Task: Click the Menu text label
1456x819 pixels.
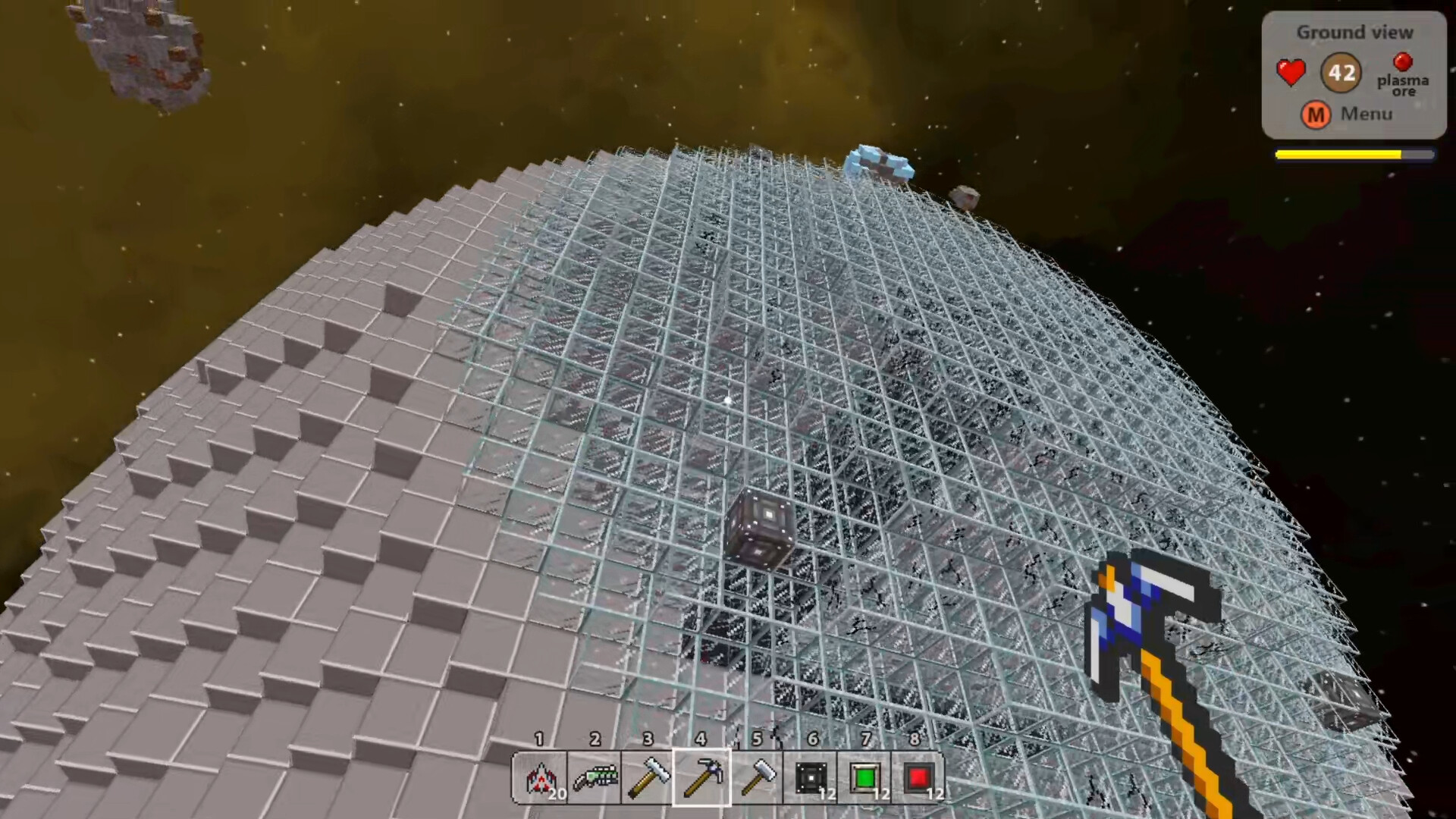Action: click(x=1366, y=115)
